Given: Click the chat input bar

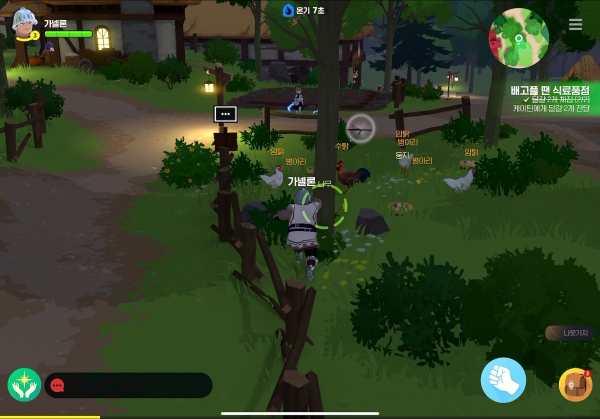Looking at the screenshot, I should coord(128,385).
